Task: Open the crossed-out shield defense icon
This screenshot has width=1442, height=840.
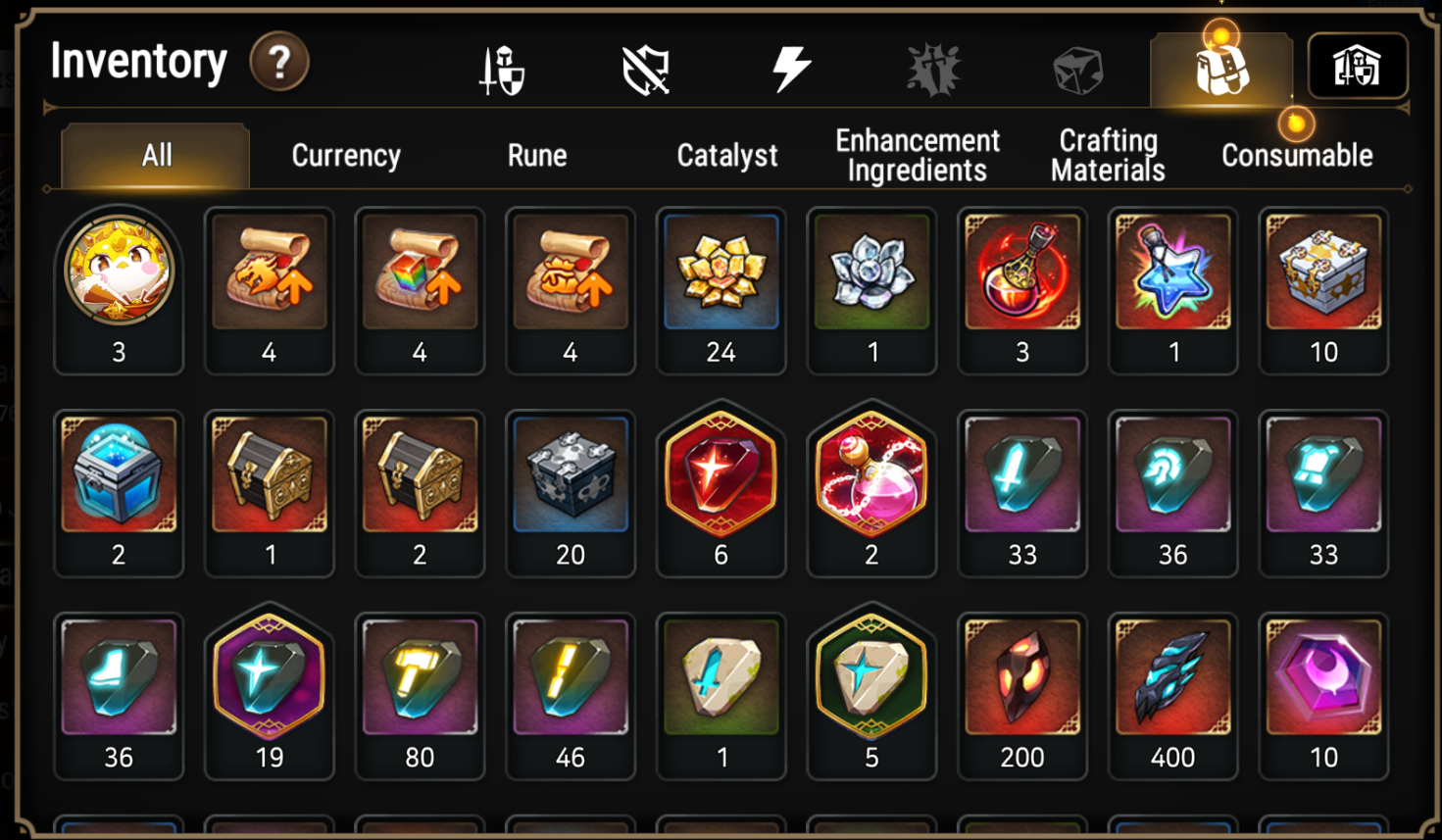Action: pos(647,67)
